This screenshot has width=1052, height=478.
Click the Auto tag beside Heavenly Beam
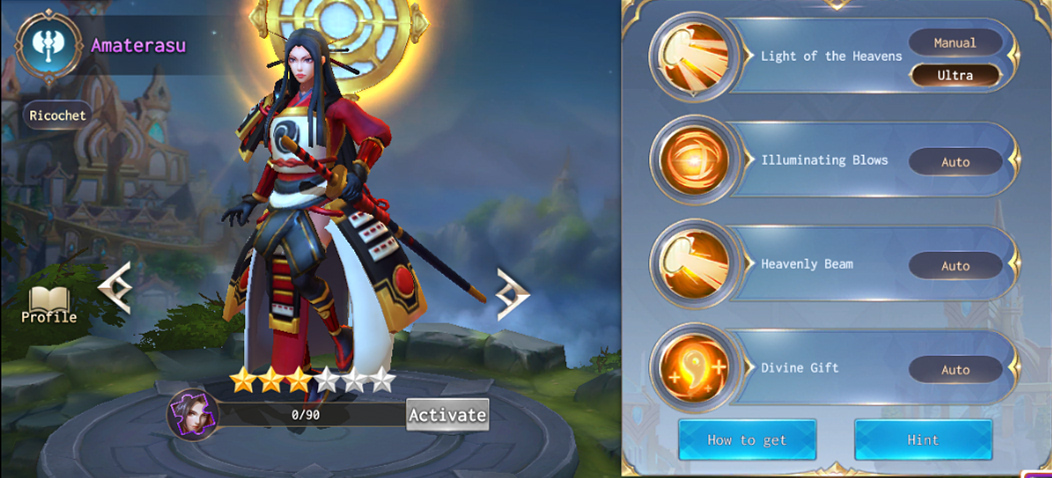point(955,266)
